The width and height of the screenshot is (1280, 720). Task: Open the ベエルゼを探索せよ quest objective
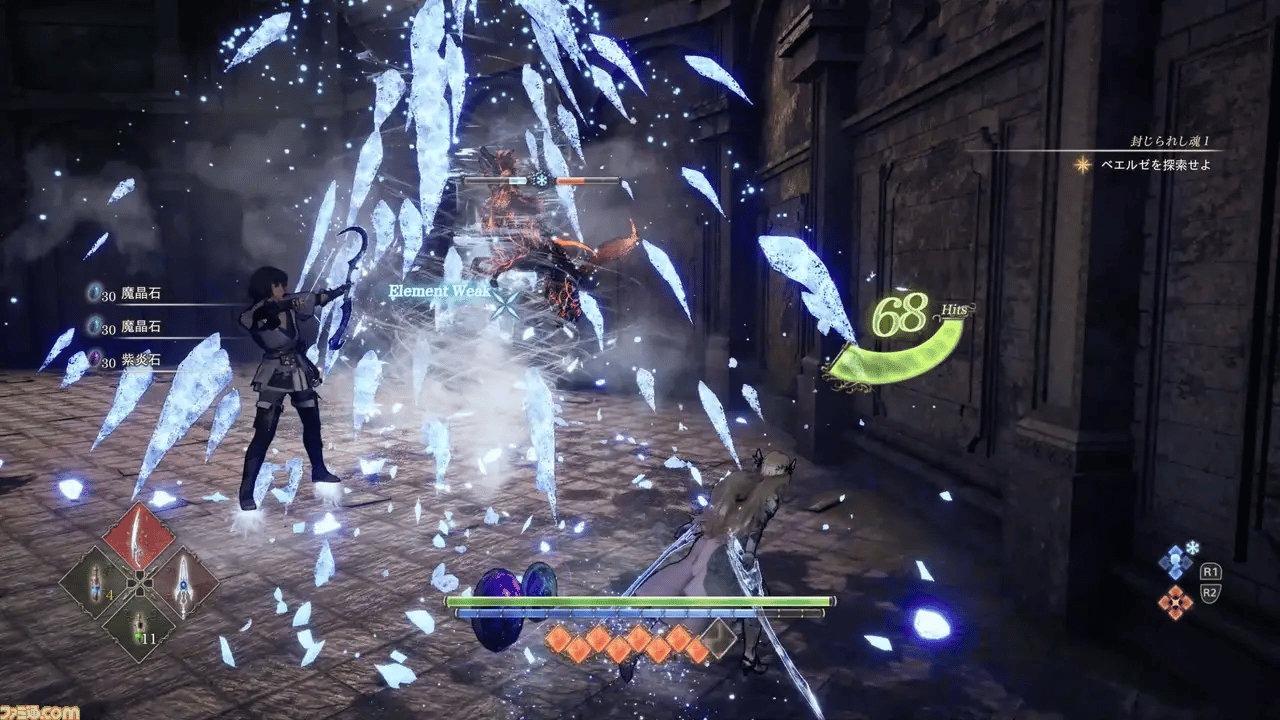point(1156,165)
